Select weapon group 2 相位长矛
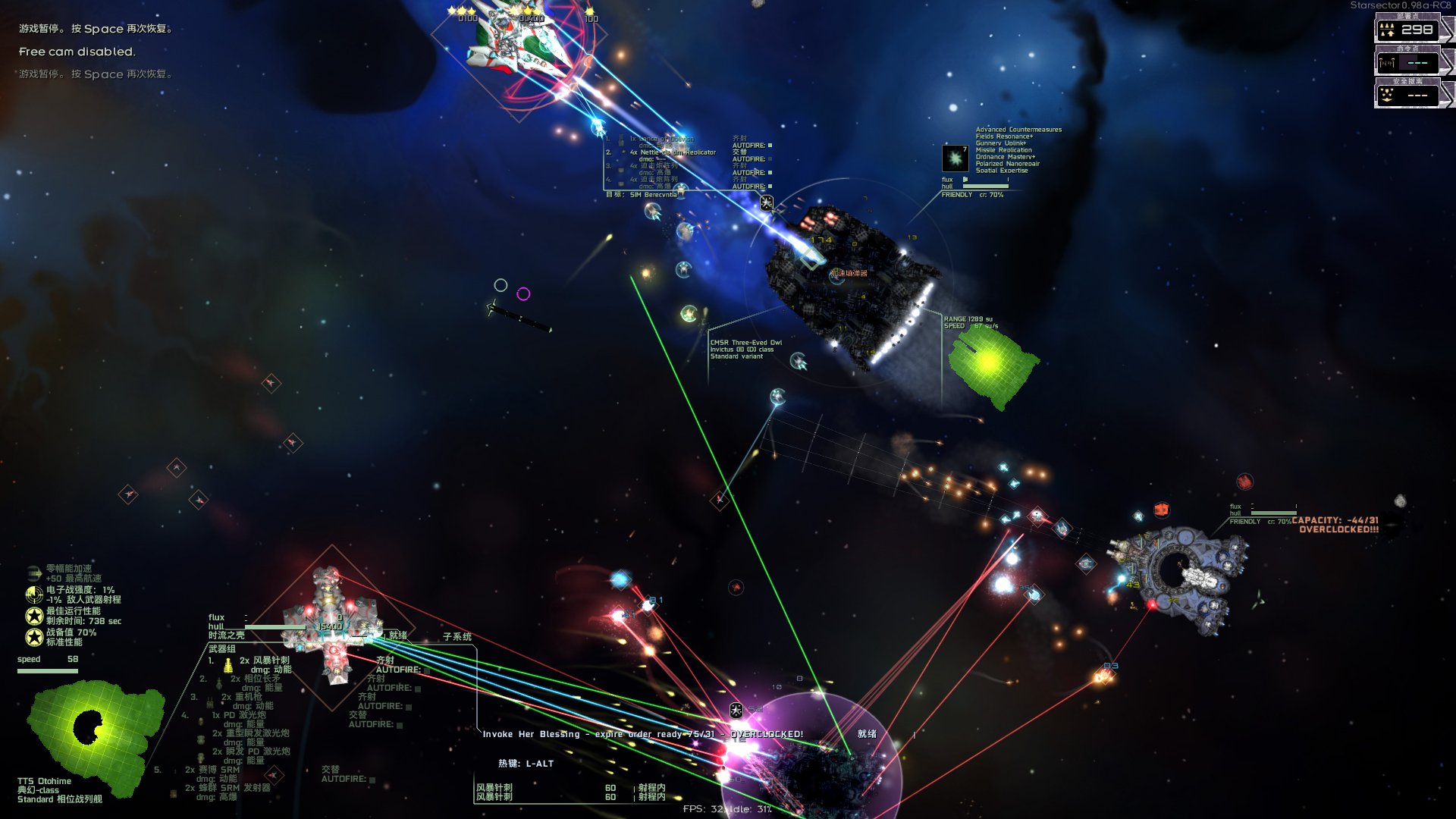Image resolution: width=1456 pixels, height=819 pixels. (256, 679)
